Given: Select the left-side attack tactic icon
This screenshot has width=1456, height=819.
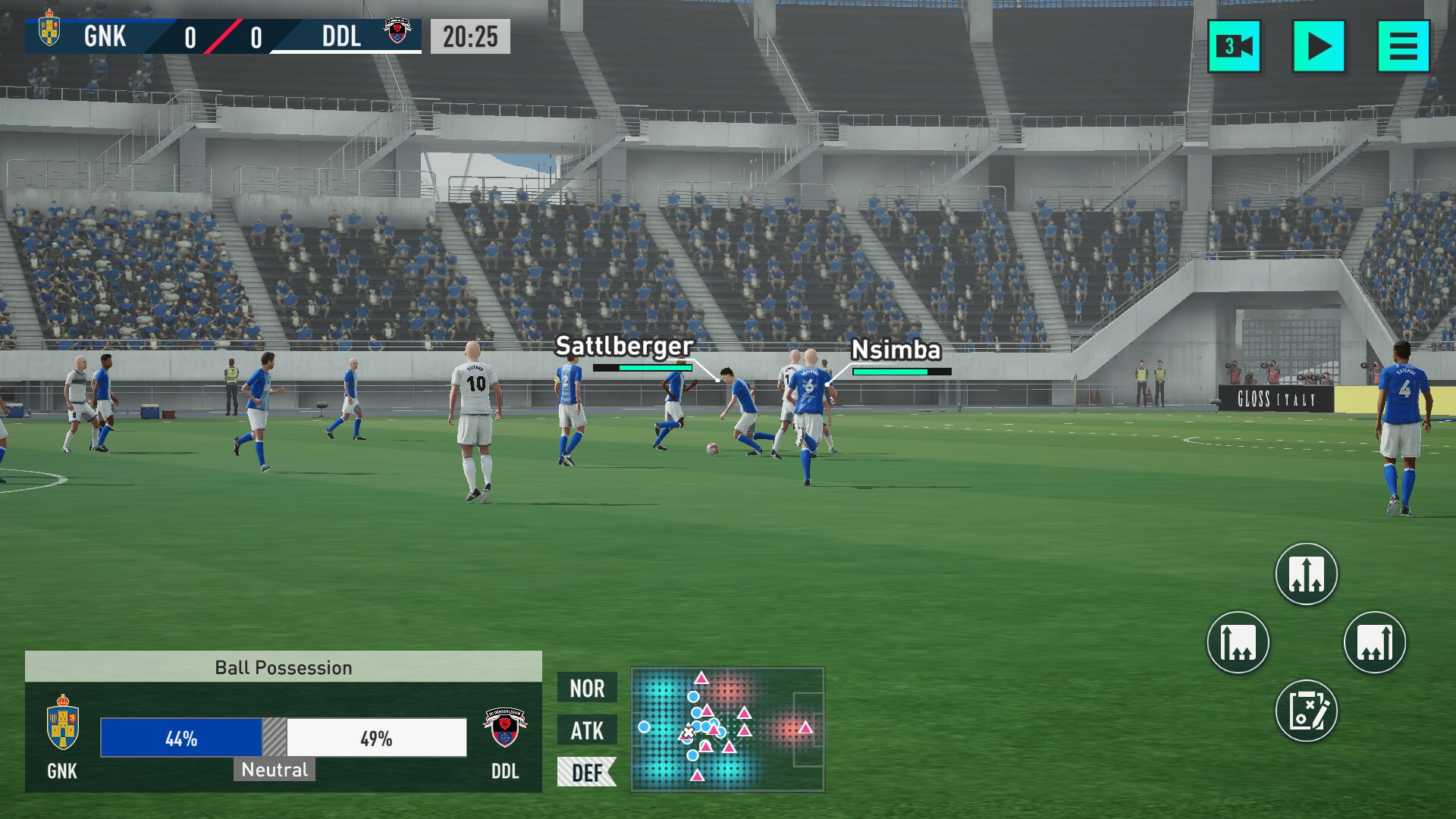Looking at the screenshot, I should coord(1237,642).
